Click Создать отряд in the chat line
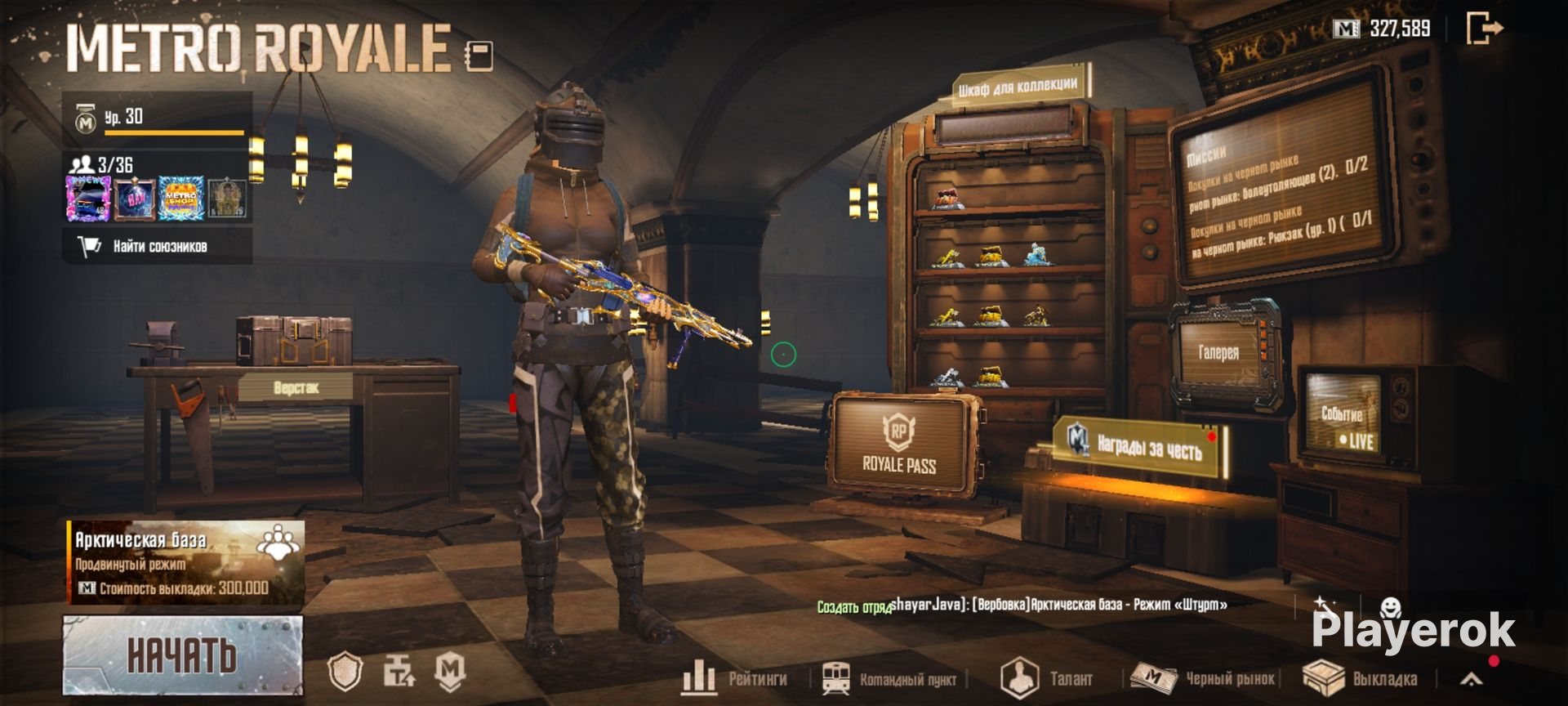The image size is (1568, 706). tap(853, 606)
